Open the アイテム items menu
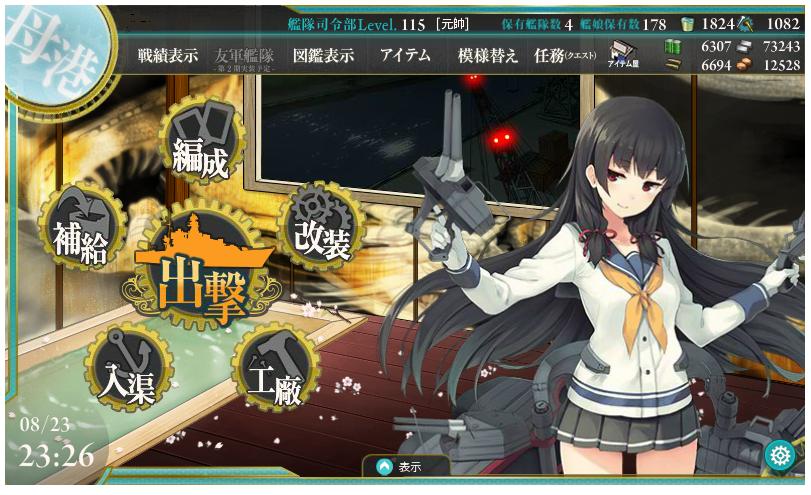 [x=405, y=56]
